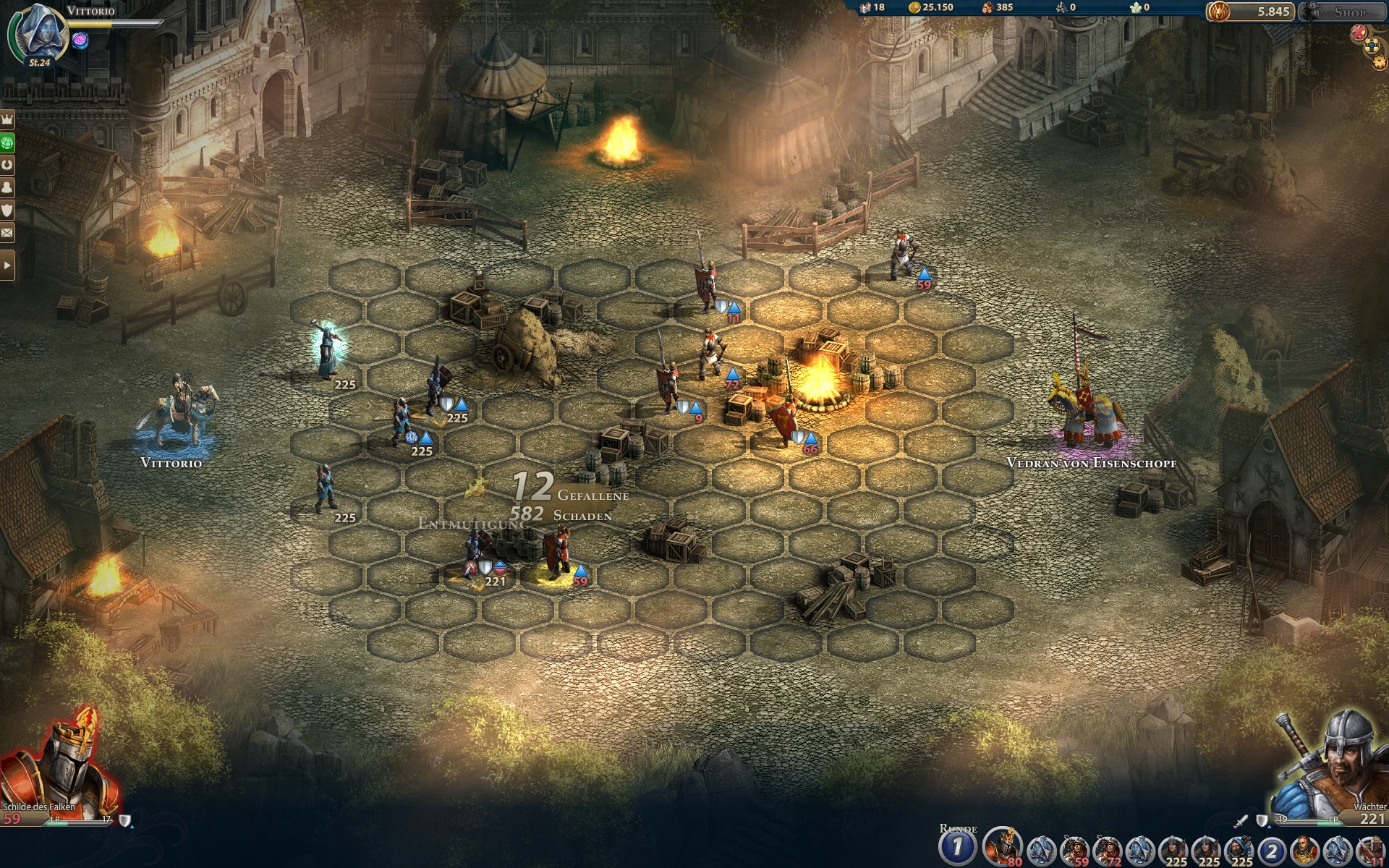
Task: Toggle the fullscreen arrows icon
Action: (x=1372, y=46)
